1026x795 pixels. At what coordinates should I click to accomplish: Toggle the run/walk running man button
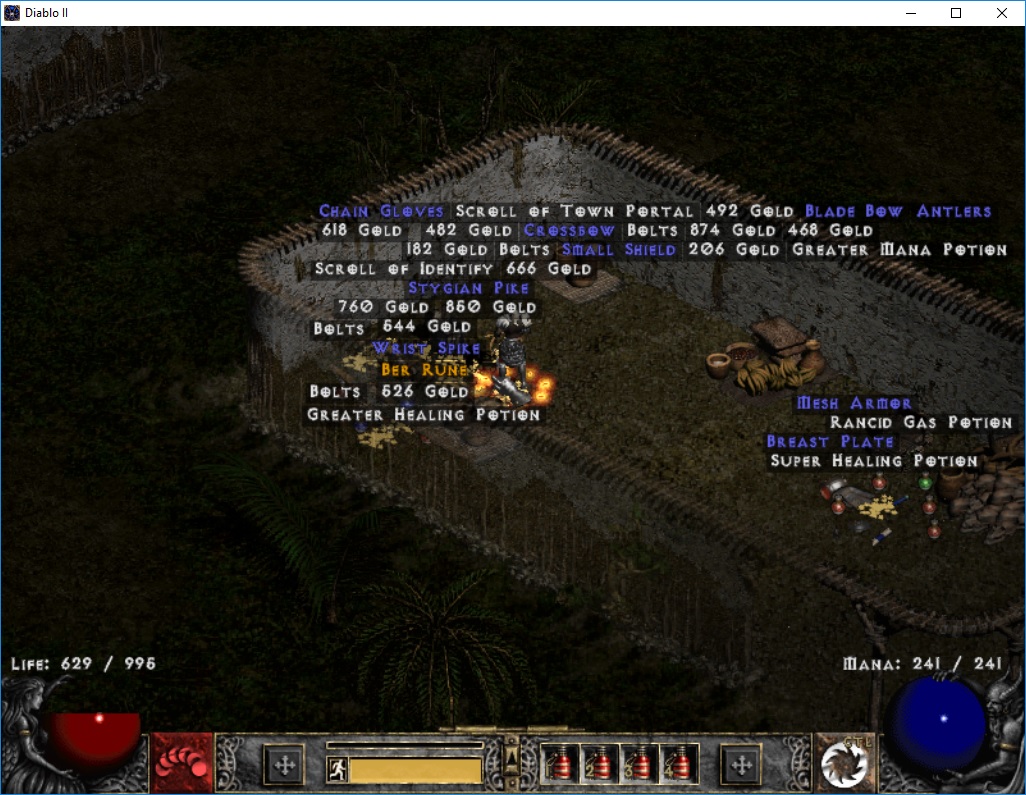338,770
